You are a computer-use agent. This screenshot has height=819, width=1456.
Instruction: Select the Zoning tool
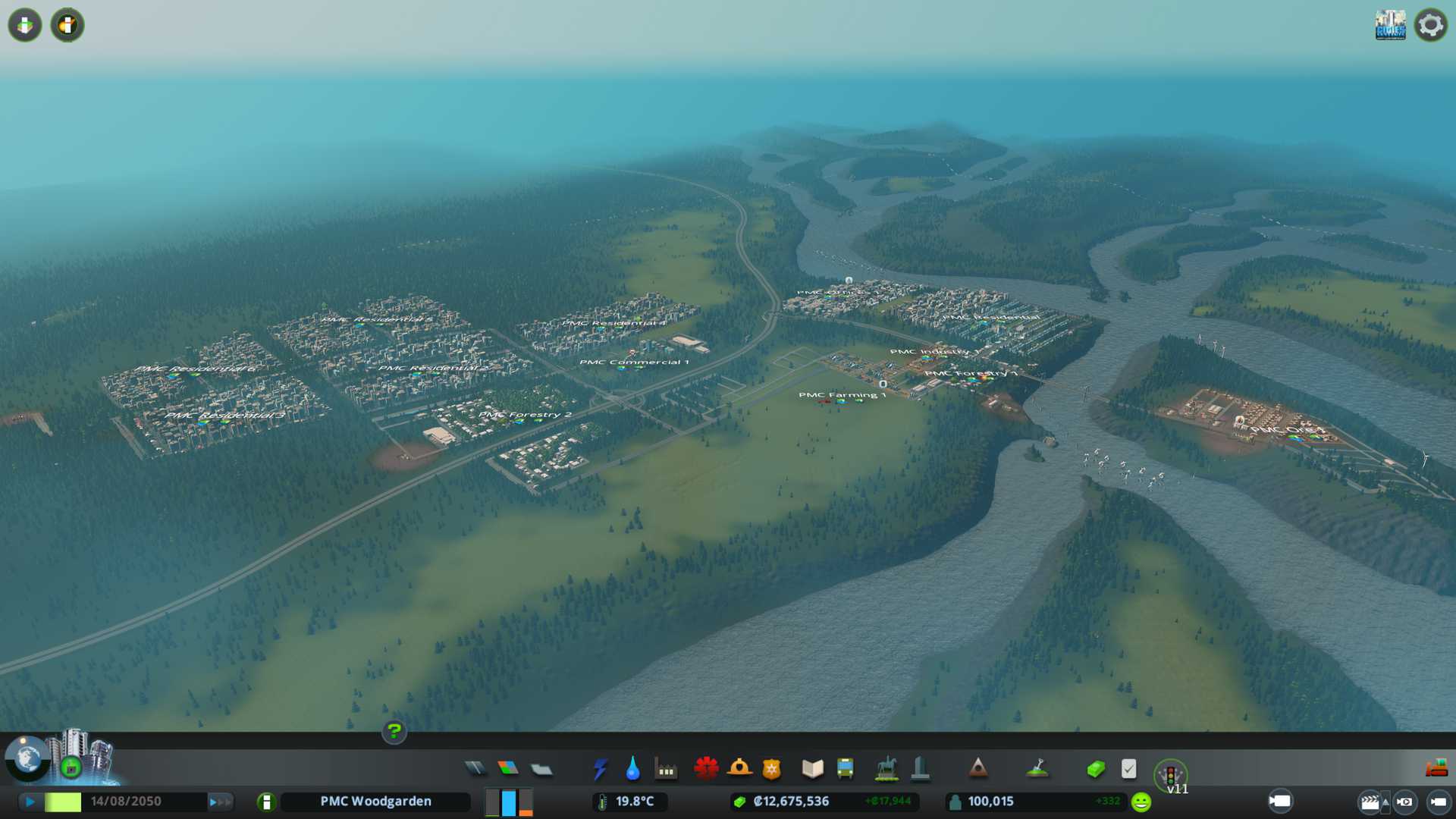508,769
